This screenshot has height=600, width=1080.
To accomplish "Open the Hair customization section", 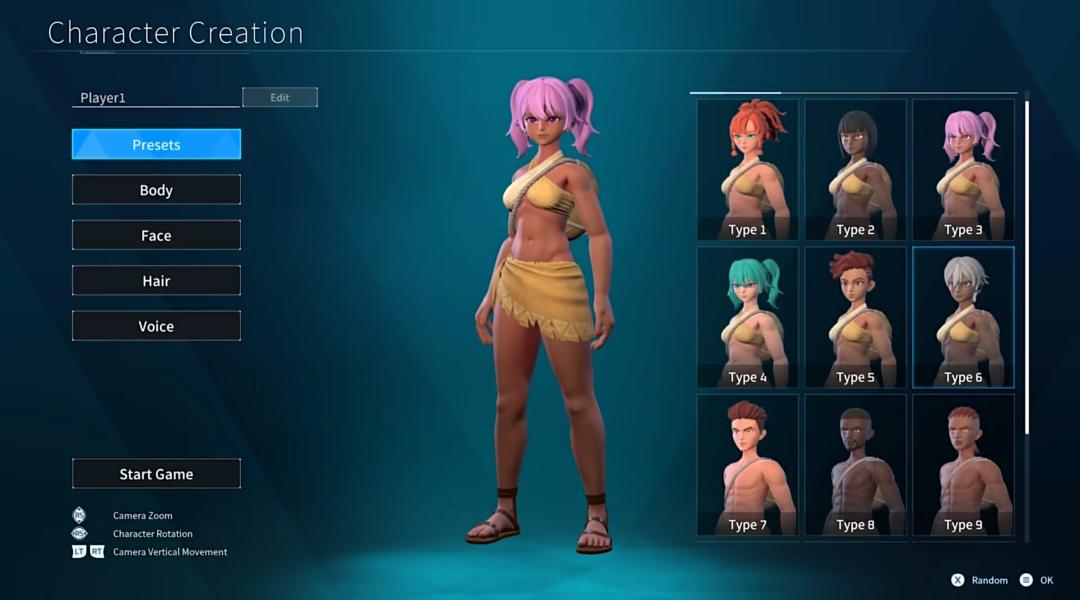I will (x=156, y=281).
